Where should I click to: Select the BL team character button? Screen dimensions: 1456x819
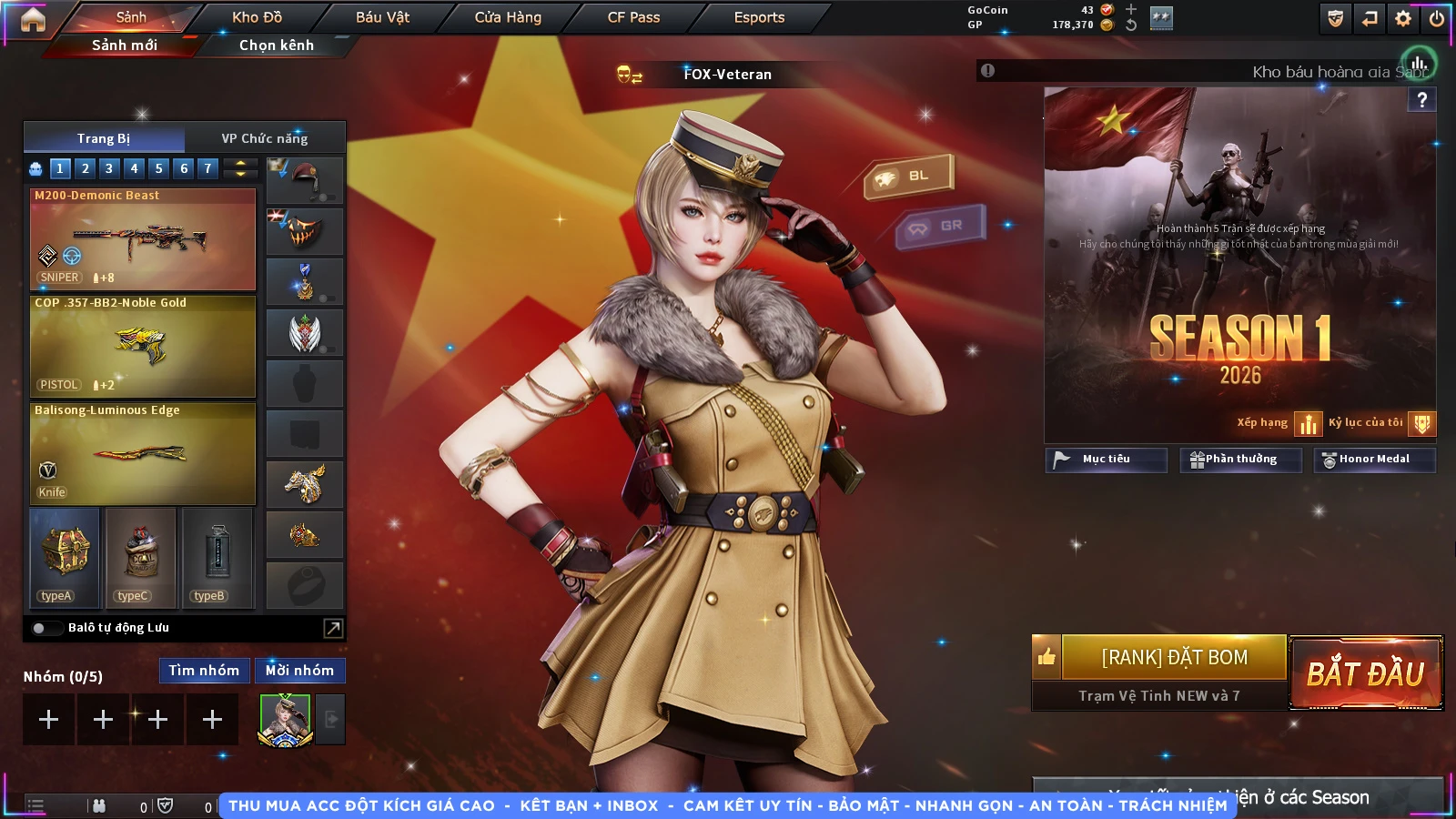coord(908,176)
